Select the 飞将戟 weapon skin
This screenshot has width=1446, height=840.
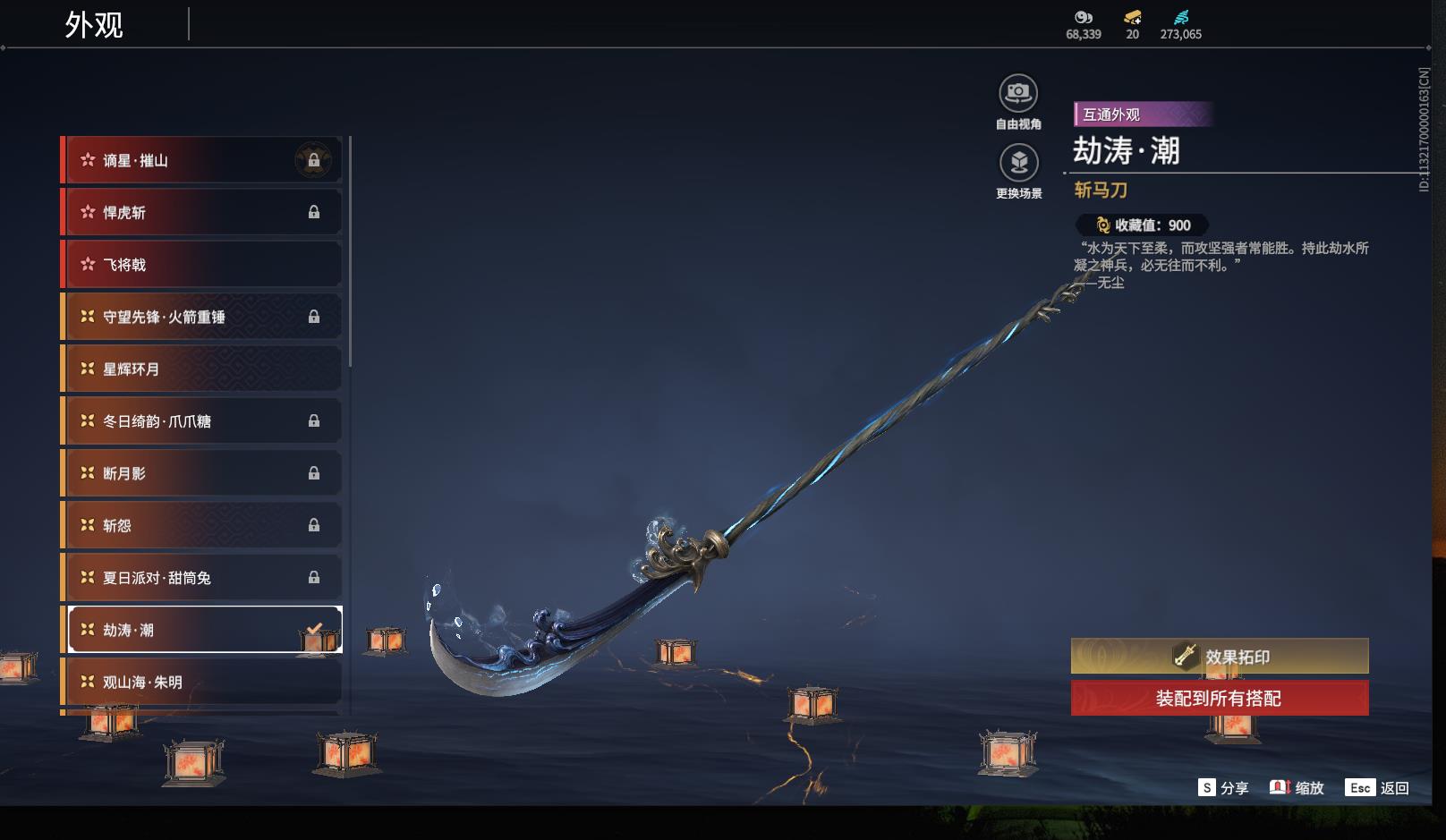[201, 265]
